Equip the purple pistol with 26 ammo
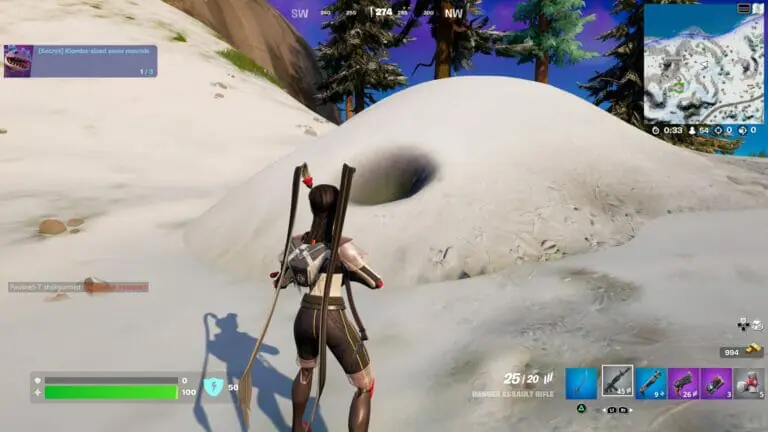The width and height of the screenshot is (768, 432). point(683,383)
